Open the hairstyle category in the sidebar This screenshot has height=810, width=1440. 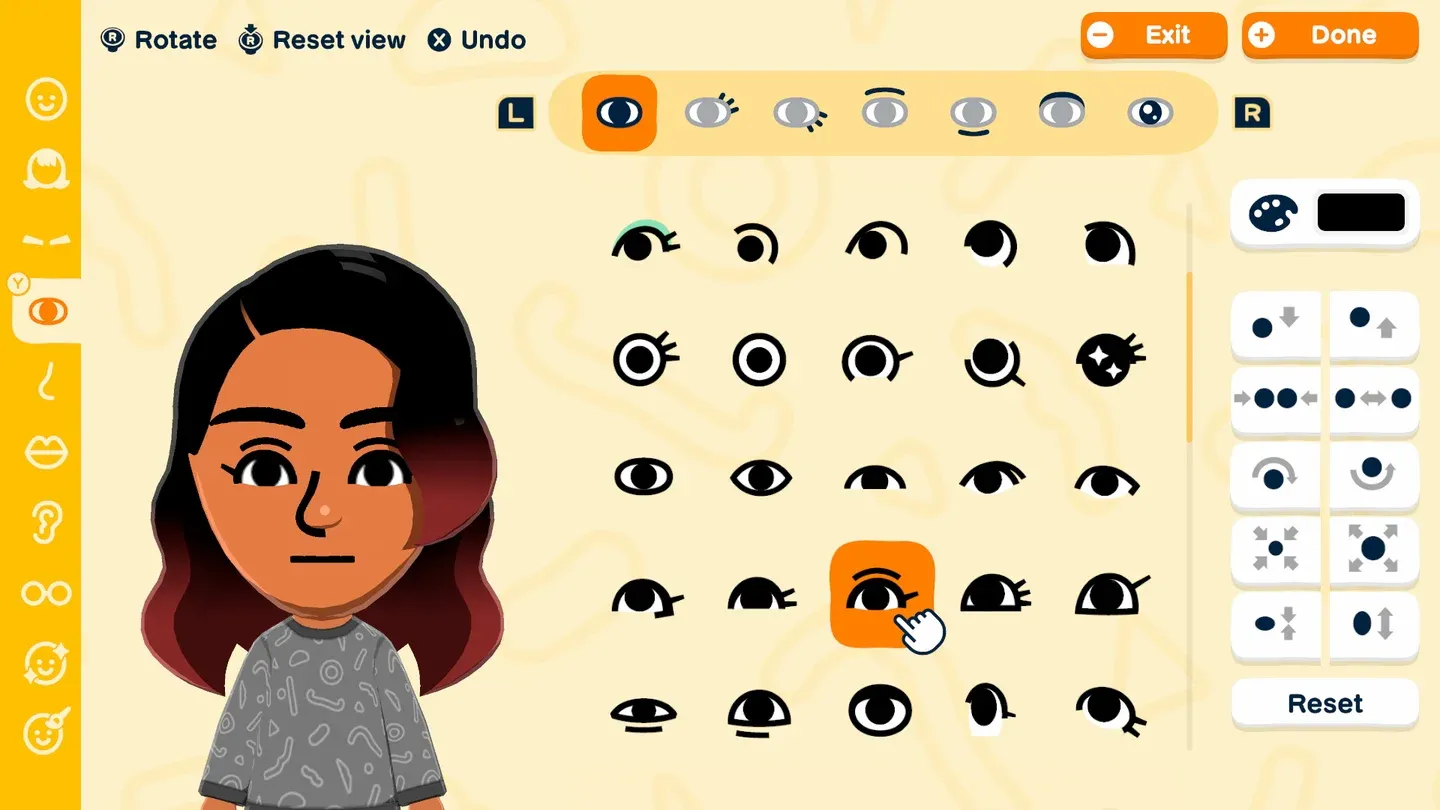(45, 170)
